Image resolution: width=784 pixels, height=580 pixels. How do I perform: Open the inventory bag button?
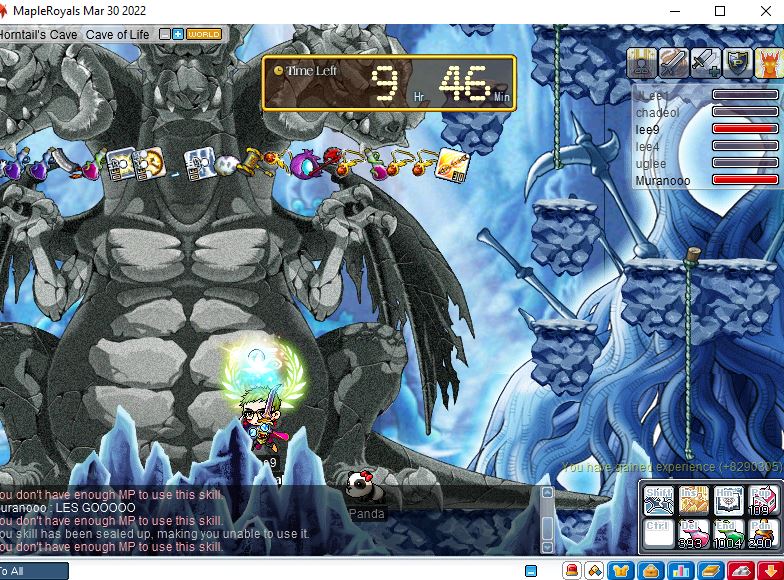[650, 570]
